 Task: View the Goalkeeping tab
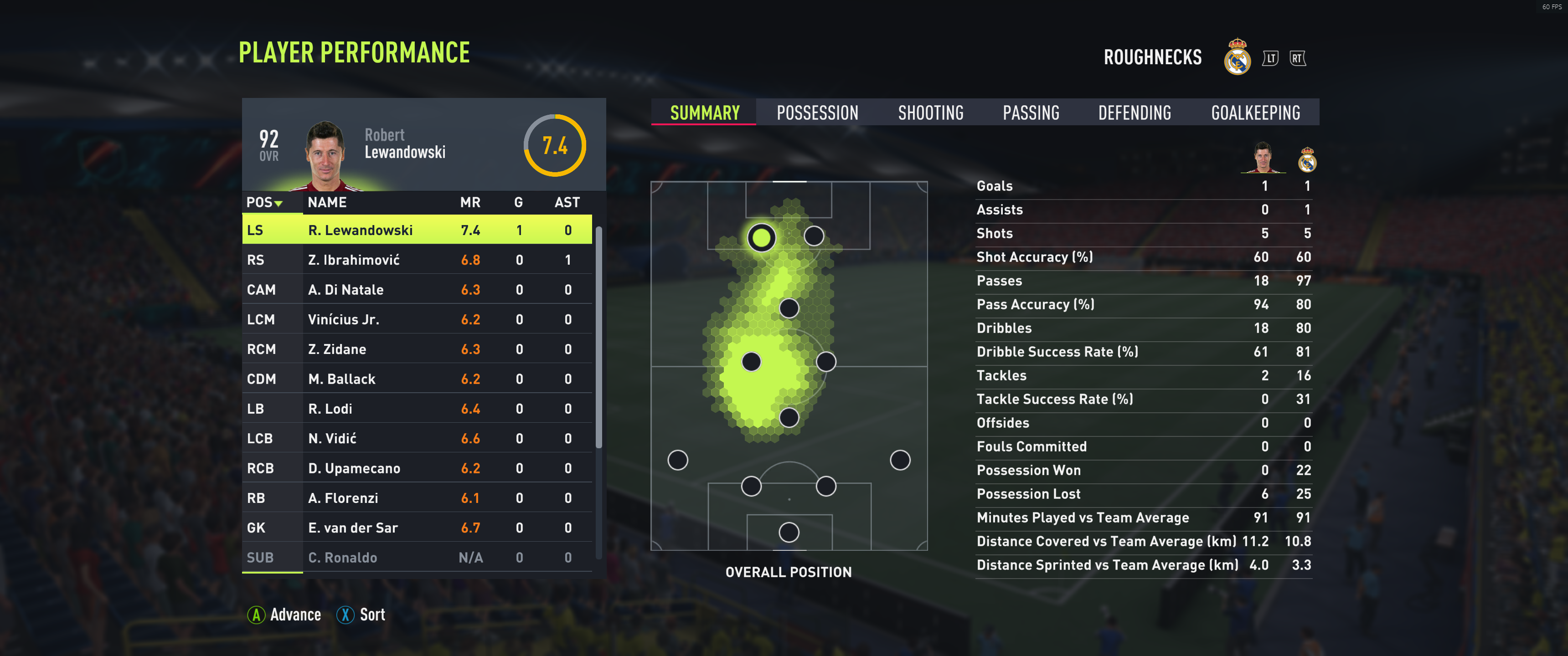pos(1255,113)
